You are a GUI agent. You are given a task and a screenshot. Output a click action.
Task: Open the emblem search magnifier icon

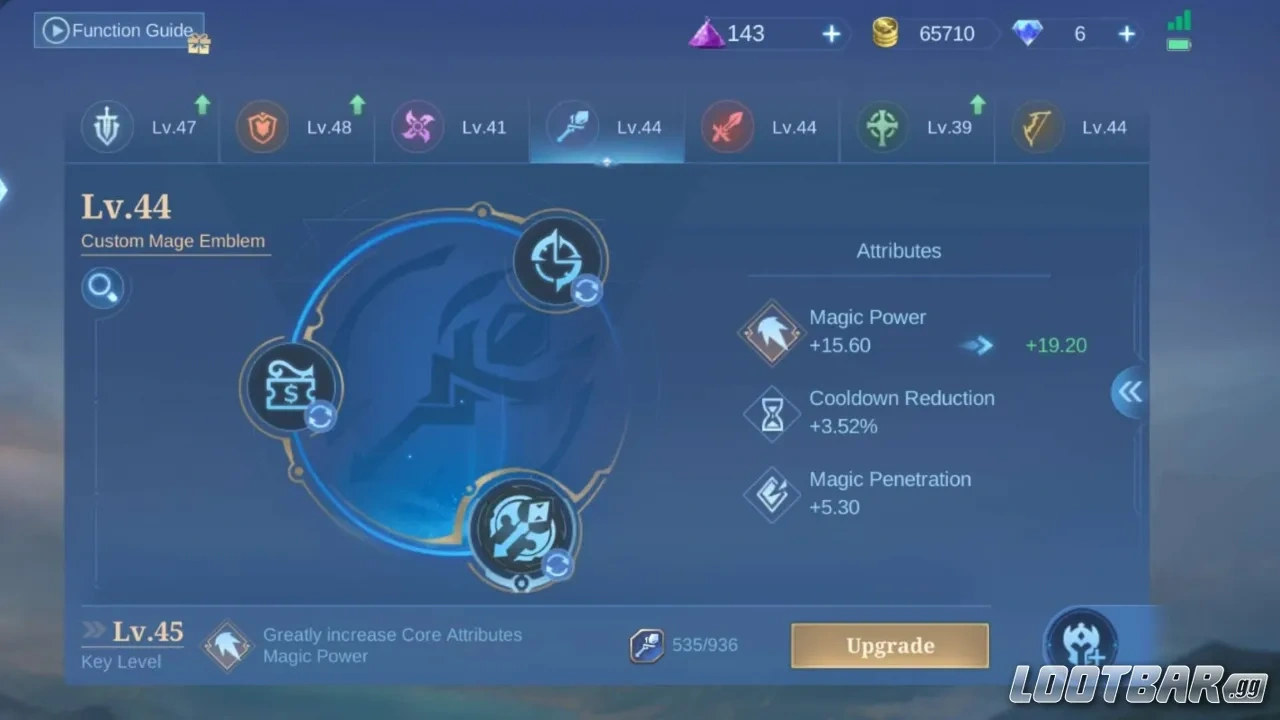[103, 288]
